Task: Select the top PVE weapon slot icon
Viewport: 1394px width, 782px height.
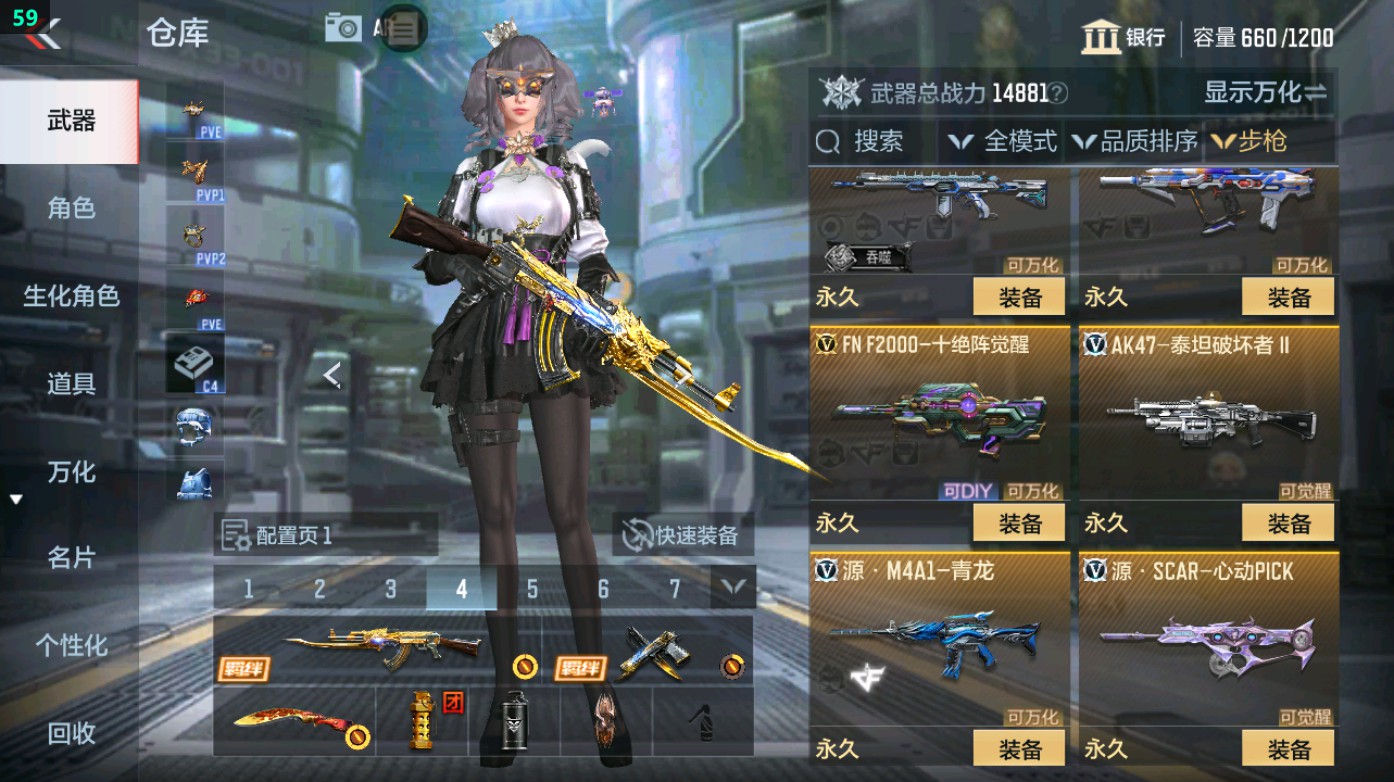Action: tap(193, 107)
